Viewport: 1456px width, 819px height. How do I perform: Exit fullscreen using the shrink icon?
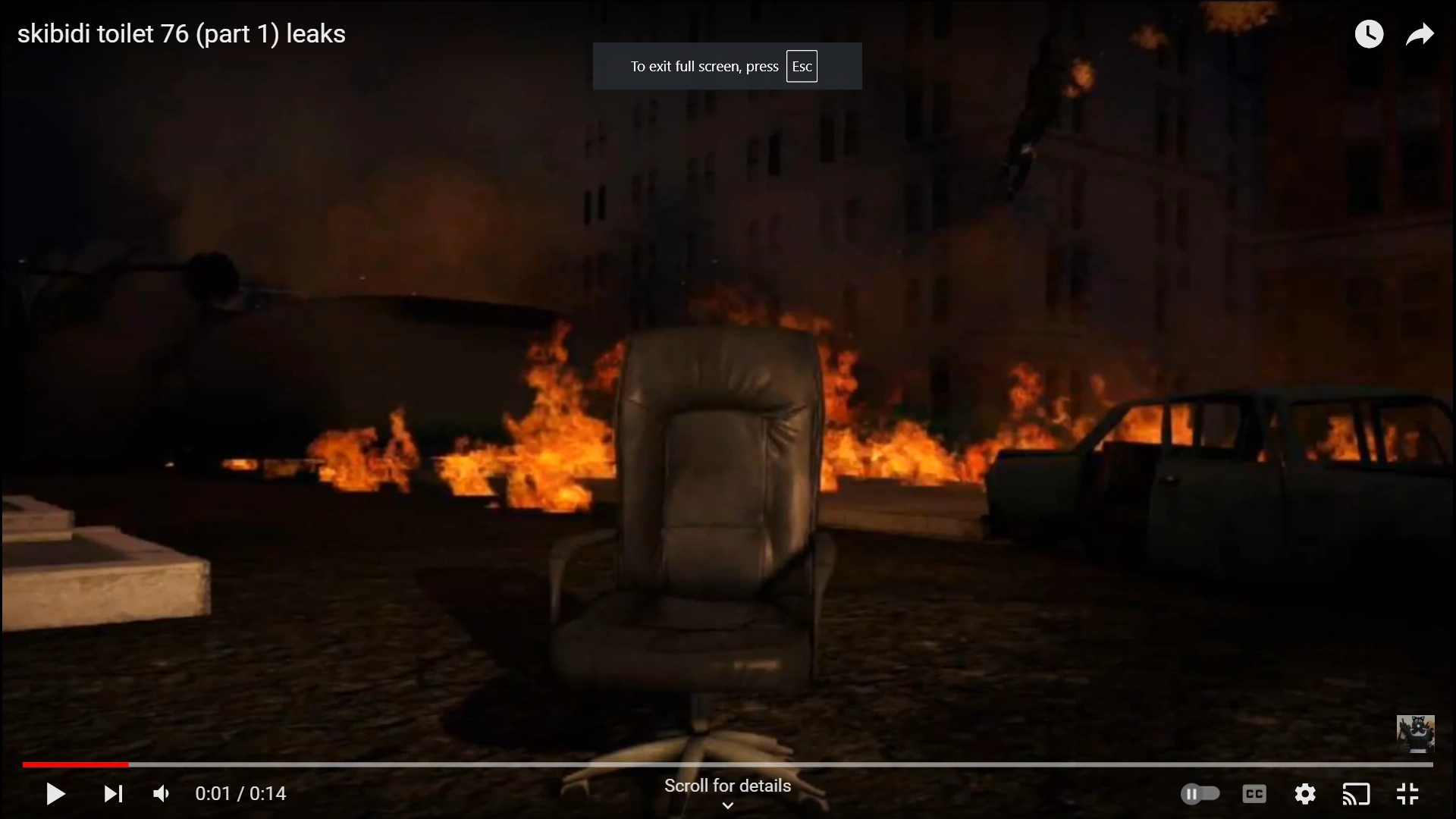click(x=1408, y=794)
